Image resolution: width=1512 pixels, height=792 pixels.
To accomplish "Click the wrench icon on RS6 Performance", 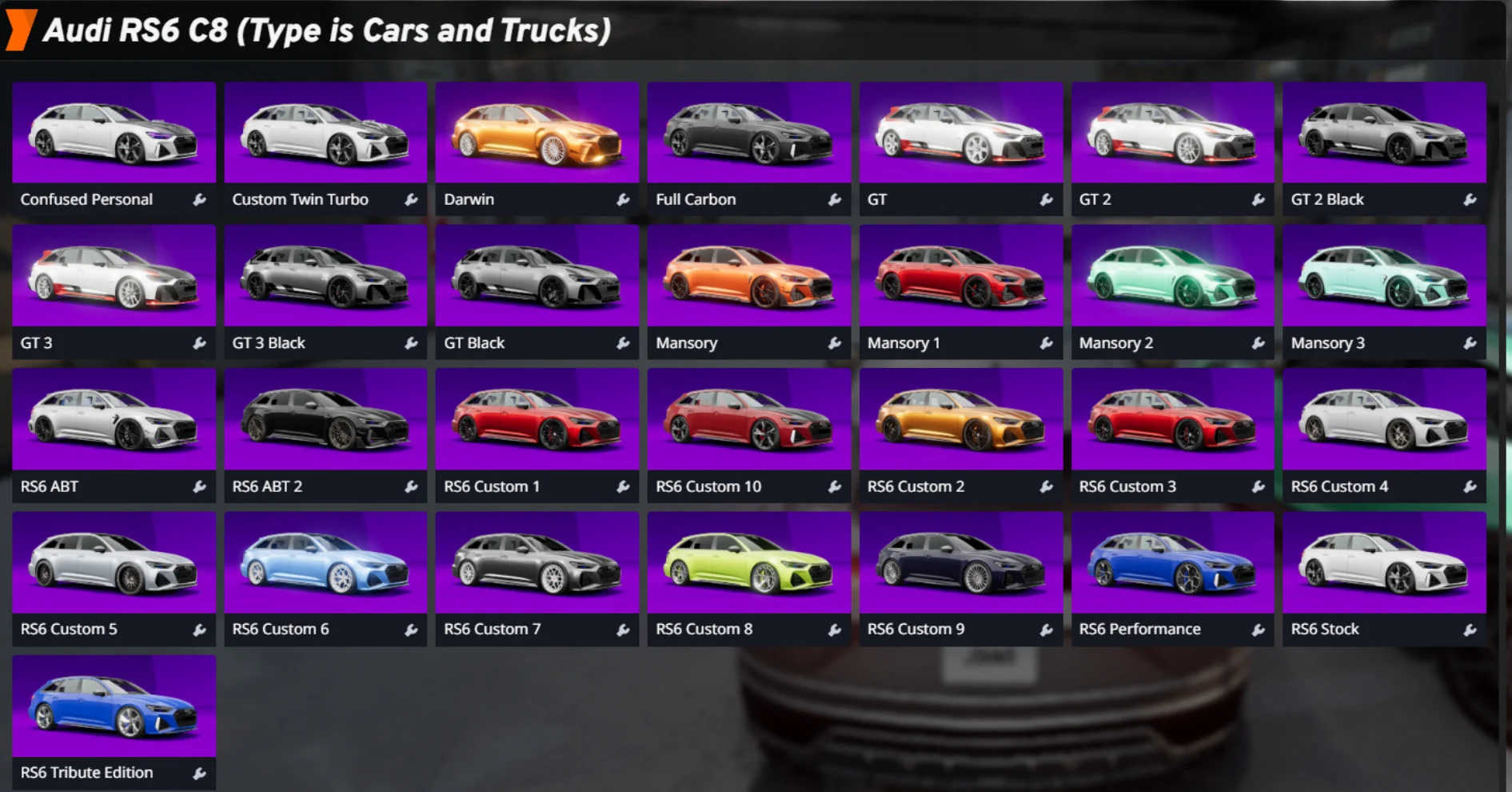I will (x=1258, y=629).
